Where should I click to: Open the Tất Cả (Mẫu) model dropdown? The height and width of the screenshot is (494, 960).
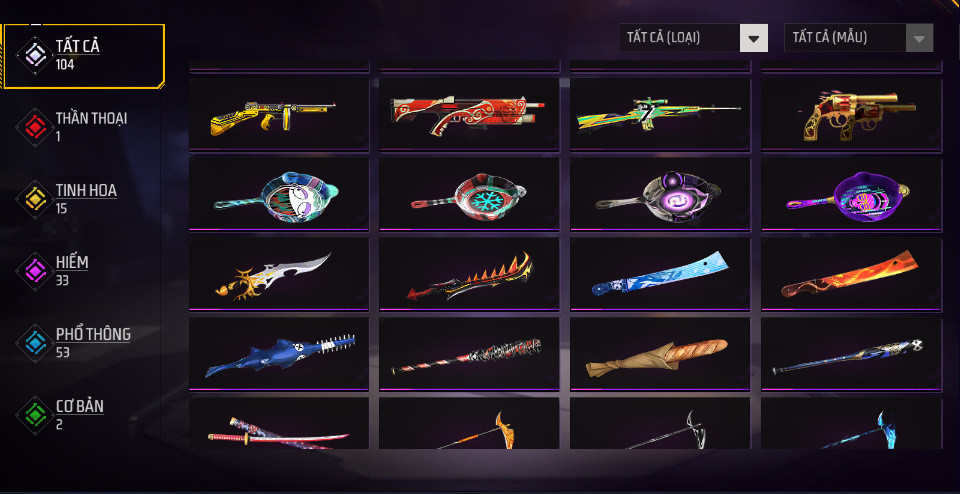pyautogui.click(x=858, y=38)
